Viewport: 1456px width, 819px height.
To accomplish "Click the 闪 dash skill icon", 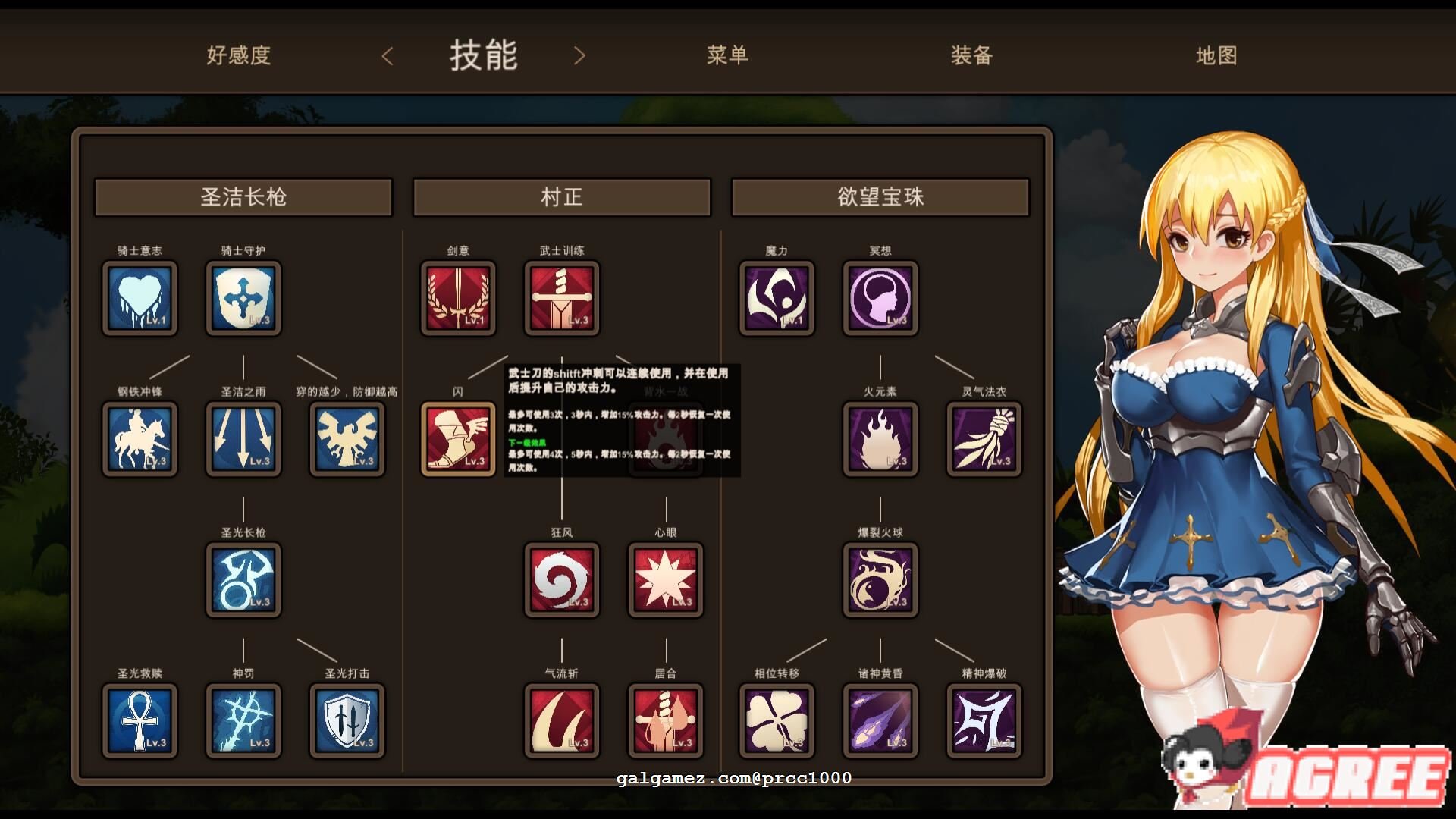I will click(458, 439).
